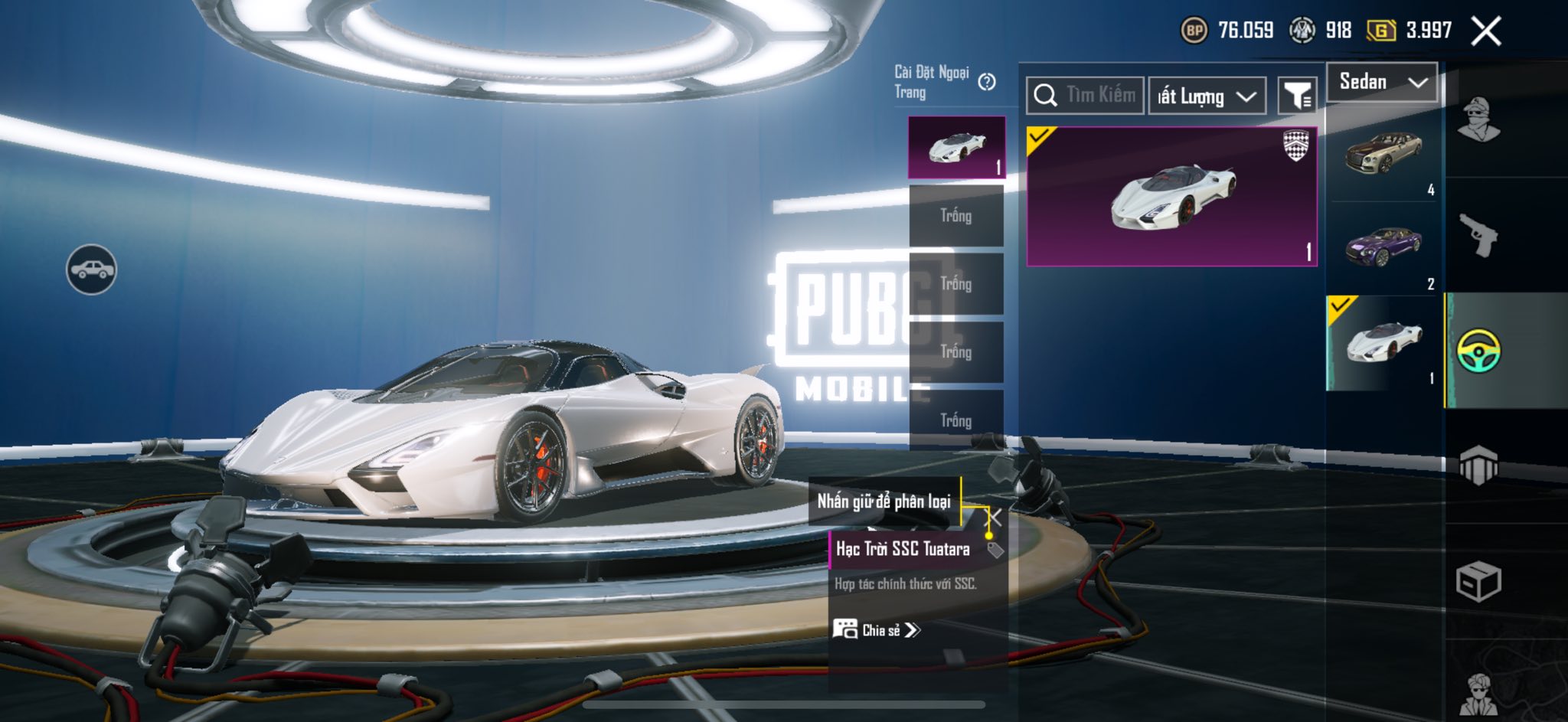Screen dimensions: 1568x722
Task: Choose the purple coupe vehicle thumbnail
Action: pyautogui.click(x=1383, y=247)
